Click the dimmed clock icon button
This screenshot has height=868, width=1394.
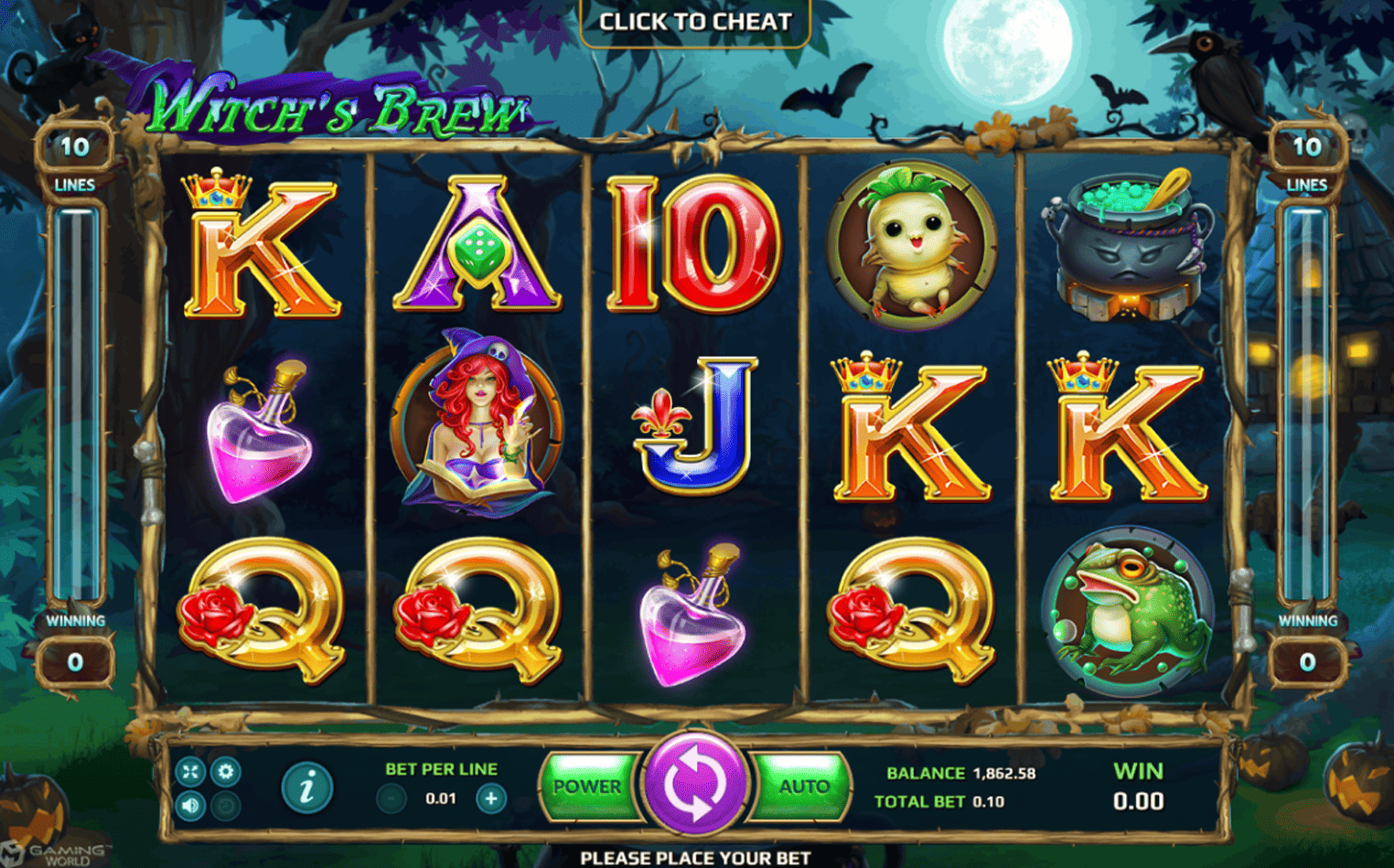(x=225, y=806)
